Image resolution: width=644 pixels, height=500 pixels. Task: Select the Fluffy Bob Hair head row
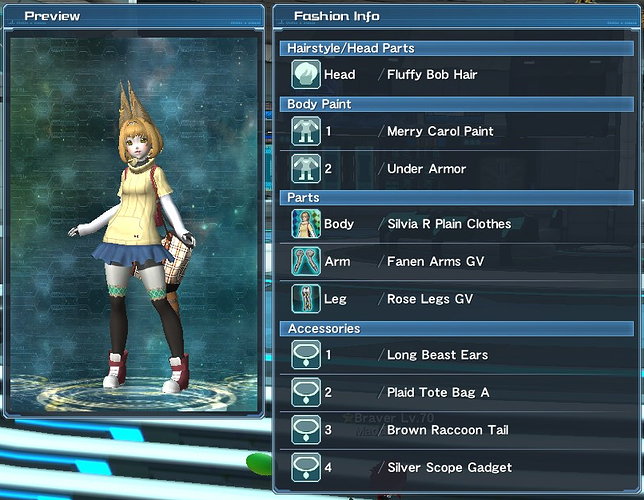(430, 74)
